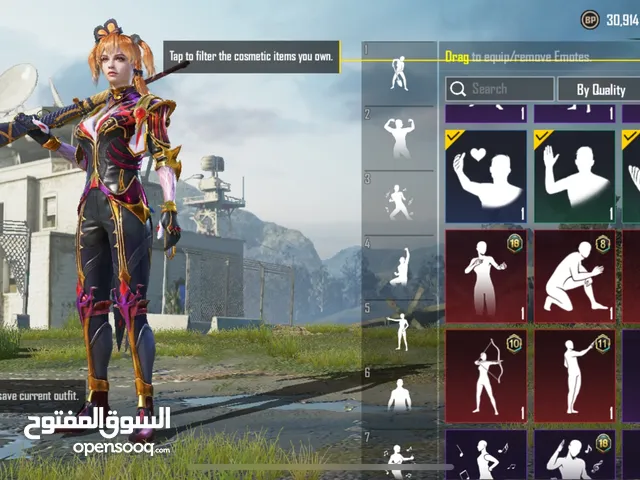Choose the red standing emote marked level 18

pos(485,275)
